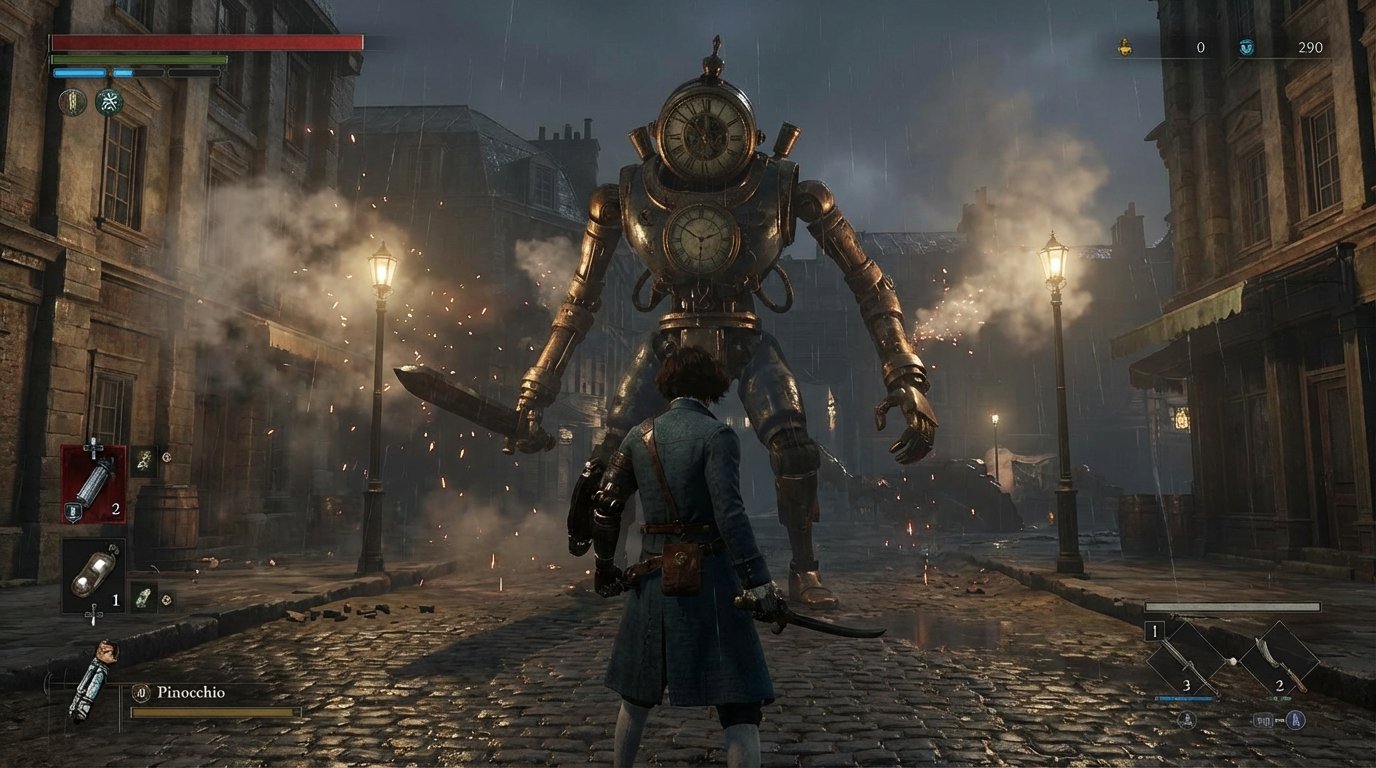Expand the number 1 slot marker above the weapons
The image size is (1376, 768).
point(1154,631)
